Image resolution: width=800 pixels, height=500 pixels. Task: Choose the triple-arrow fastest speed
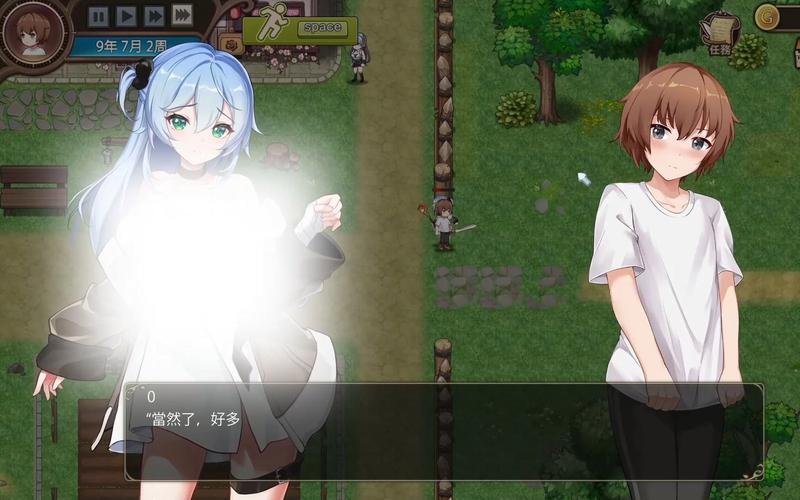point(182,15)
